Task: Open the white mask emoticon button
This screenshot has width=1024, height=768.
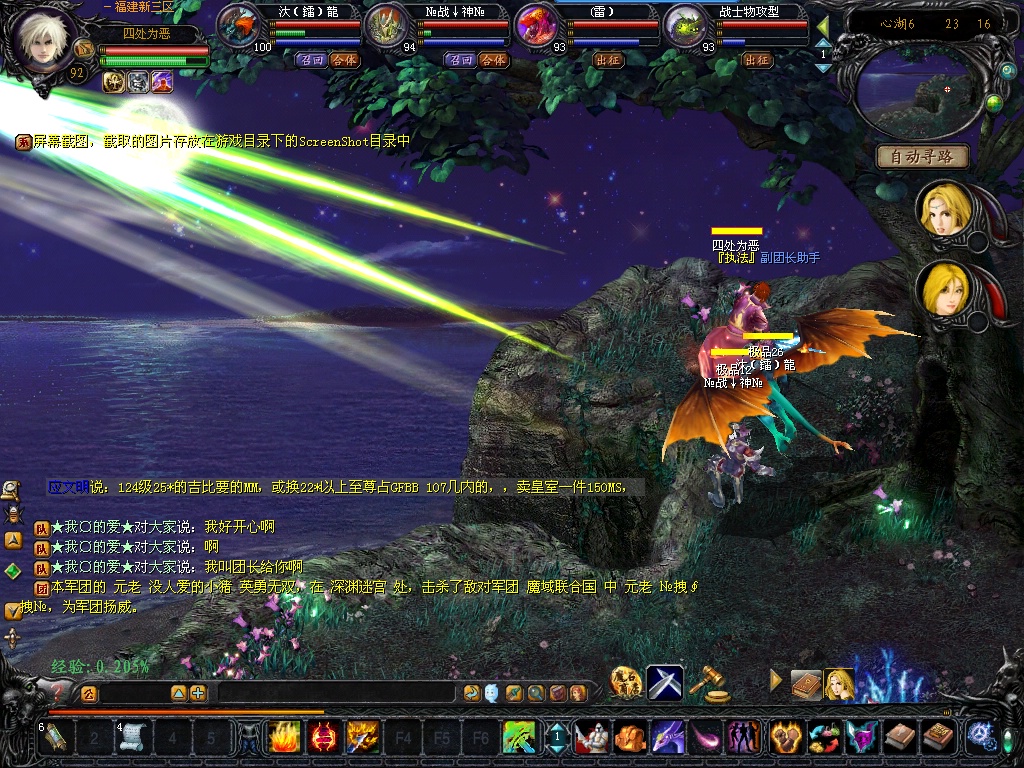Action: point(491,693)
